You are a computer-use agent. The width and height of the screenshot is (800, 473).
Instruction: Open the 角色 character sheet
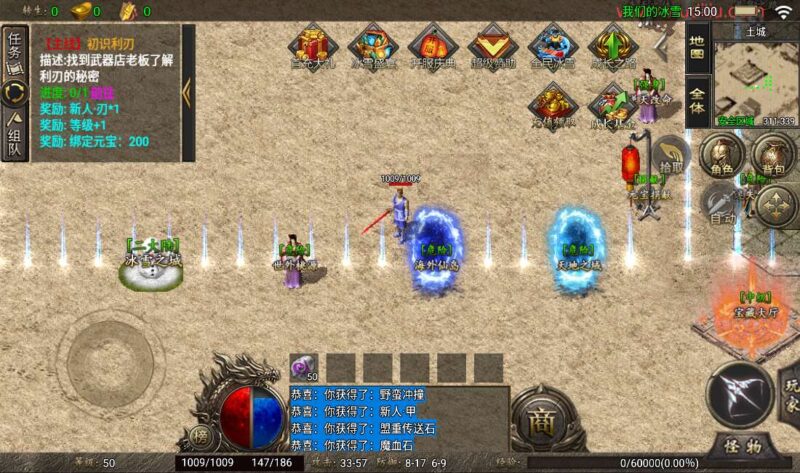click(x=718, y=155)
